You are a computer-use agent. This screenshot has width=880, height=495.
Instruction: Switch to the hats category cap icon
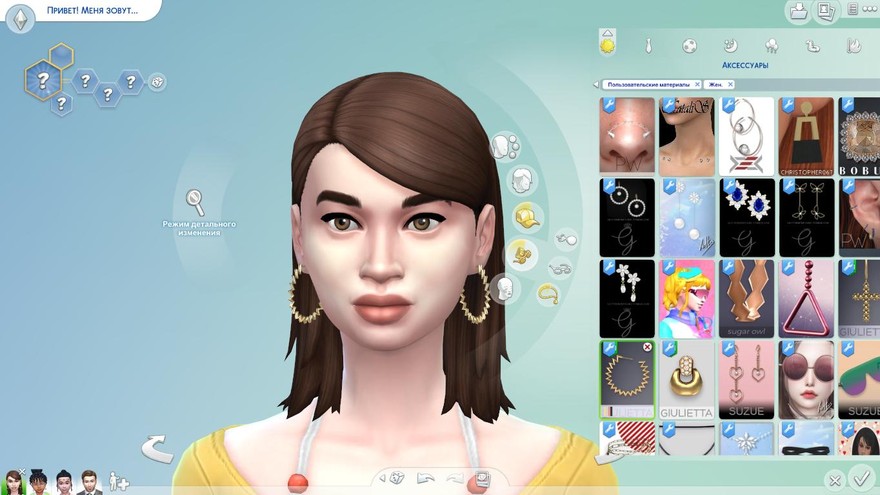click(x=527, y=216)
